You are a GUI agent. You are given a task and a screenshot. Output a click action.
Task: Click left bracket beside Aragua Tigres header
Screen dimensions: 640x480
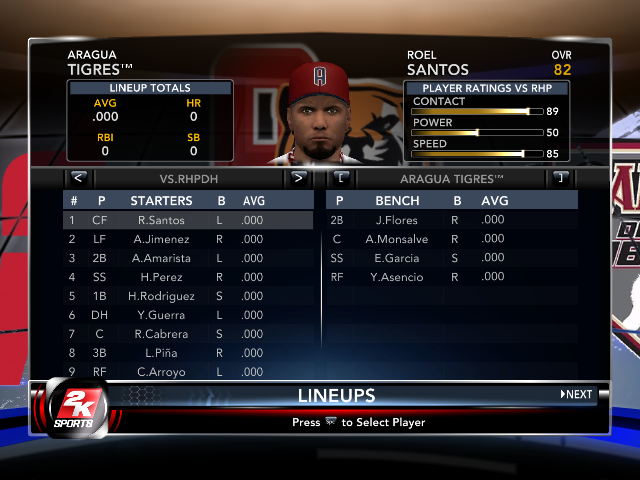point(341,179)
